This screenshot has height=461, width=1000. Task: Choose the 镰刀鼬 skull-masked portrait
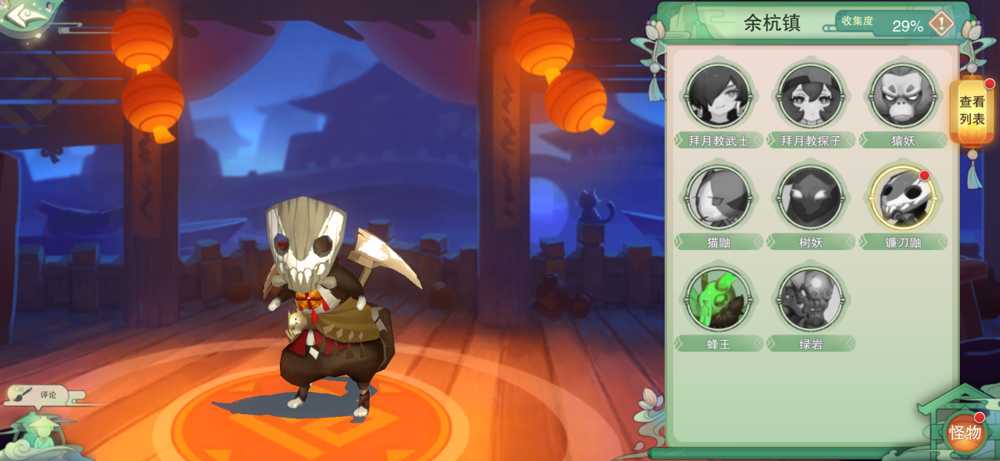(902, 197)
